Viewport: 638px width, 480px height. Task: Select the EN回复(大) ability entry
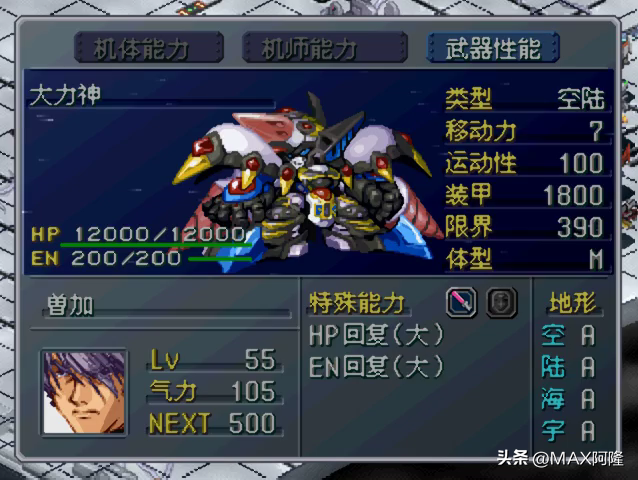pos(376,366)
